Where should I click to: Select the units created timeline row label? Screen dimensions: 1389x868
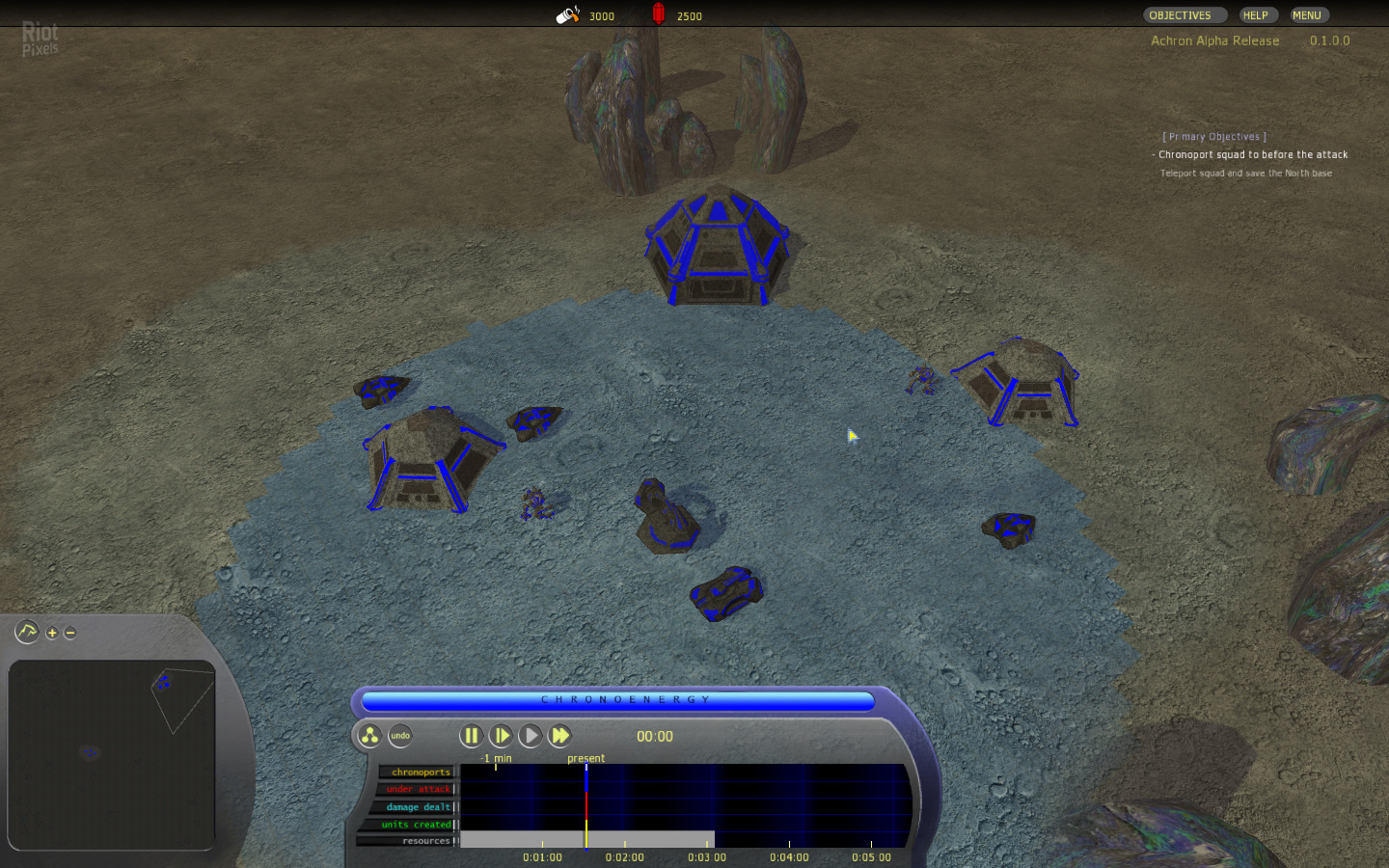pos(416,824)
